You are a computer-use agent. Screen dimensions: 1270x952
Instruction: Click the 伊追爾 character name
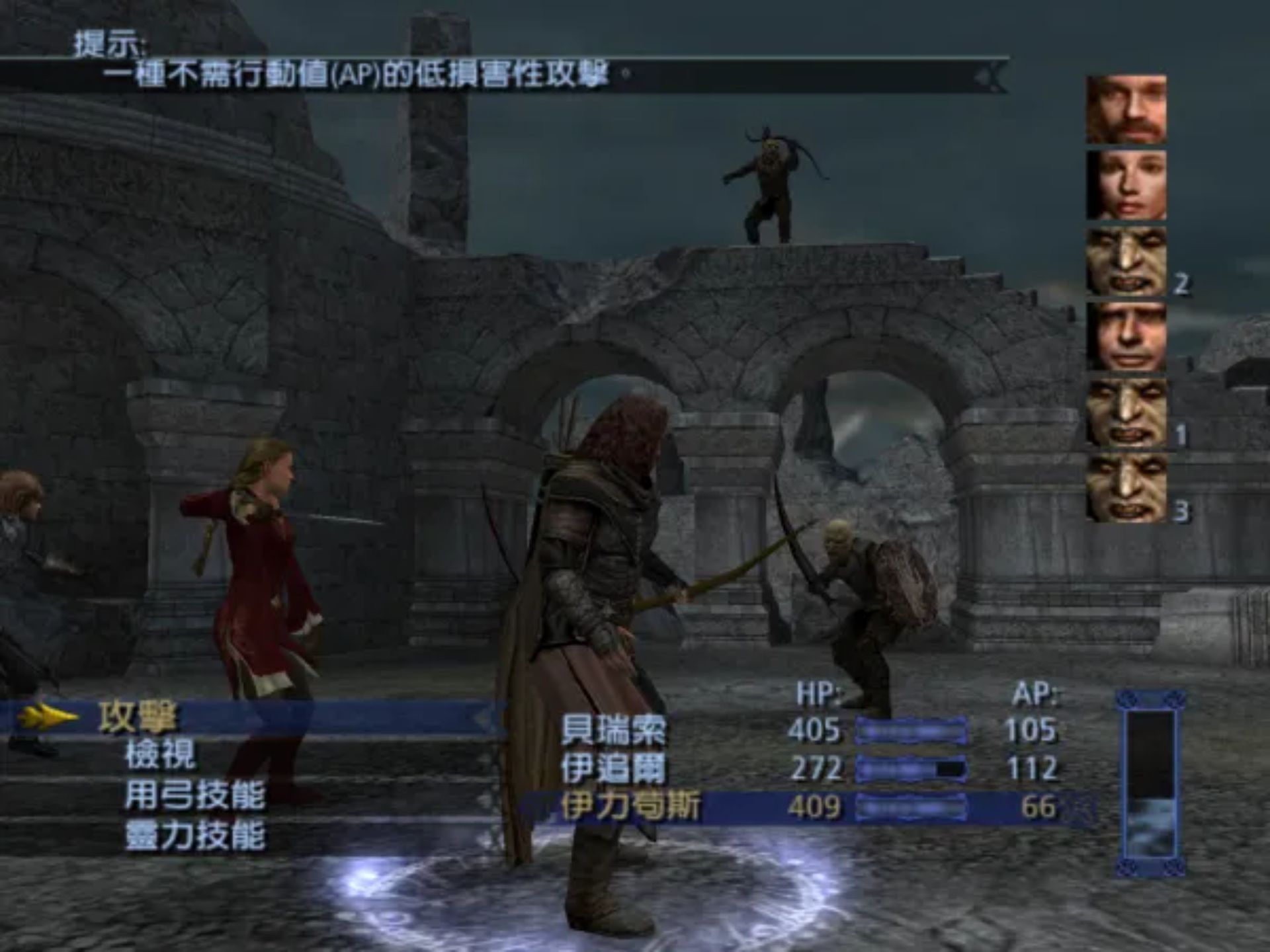614,767
